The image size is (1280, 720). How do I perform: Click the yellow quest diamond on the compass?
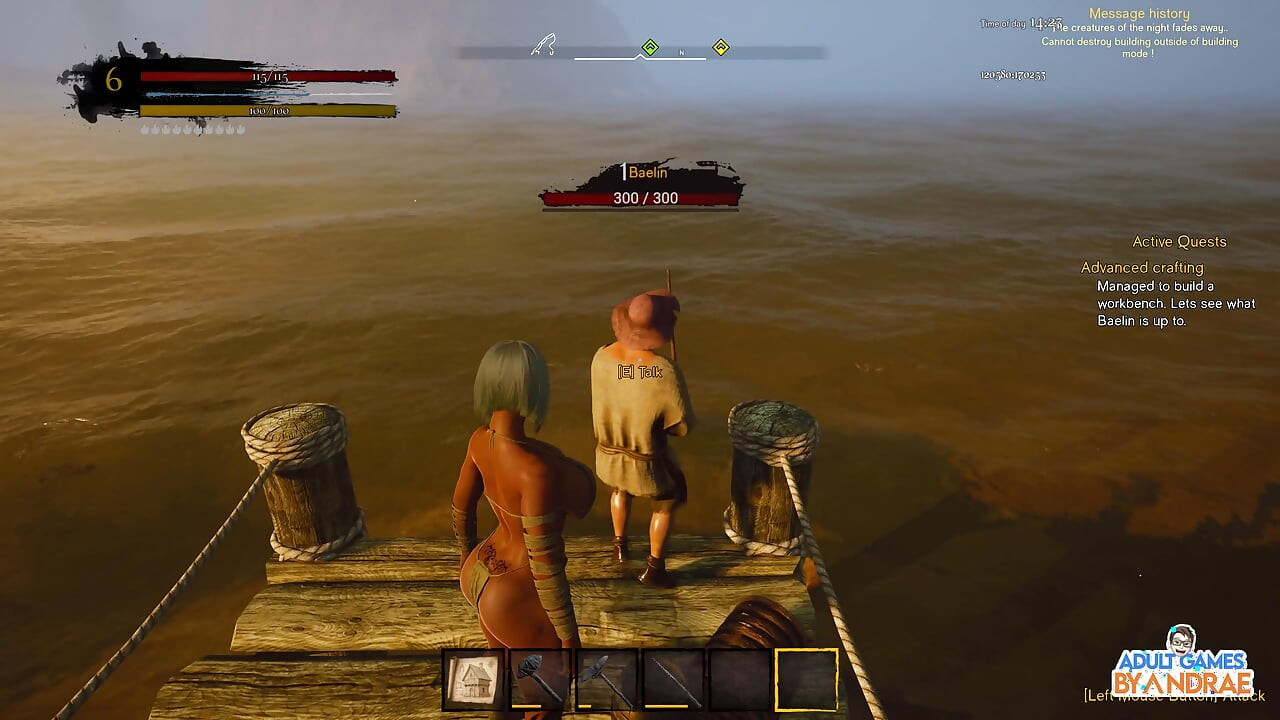(x=722, y=46)
